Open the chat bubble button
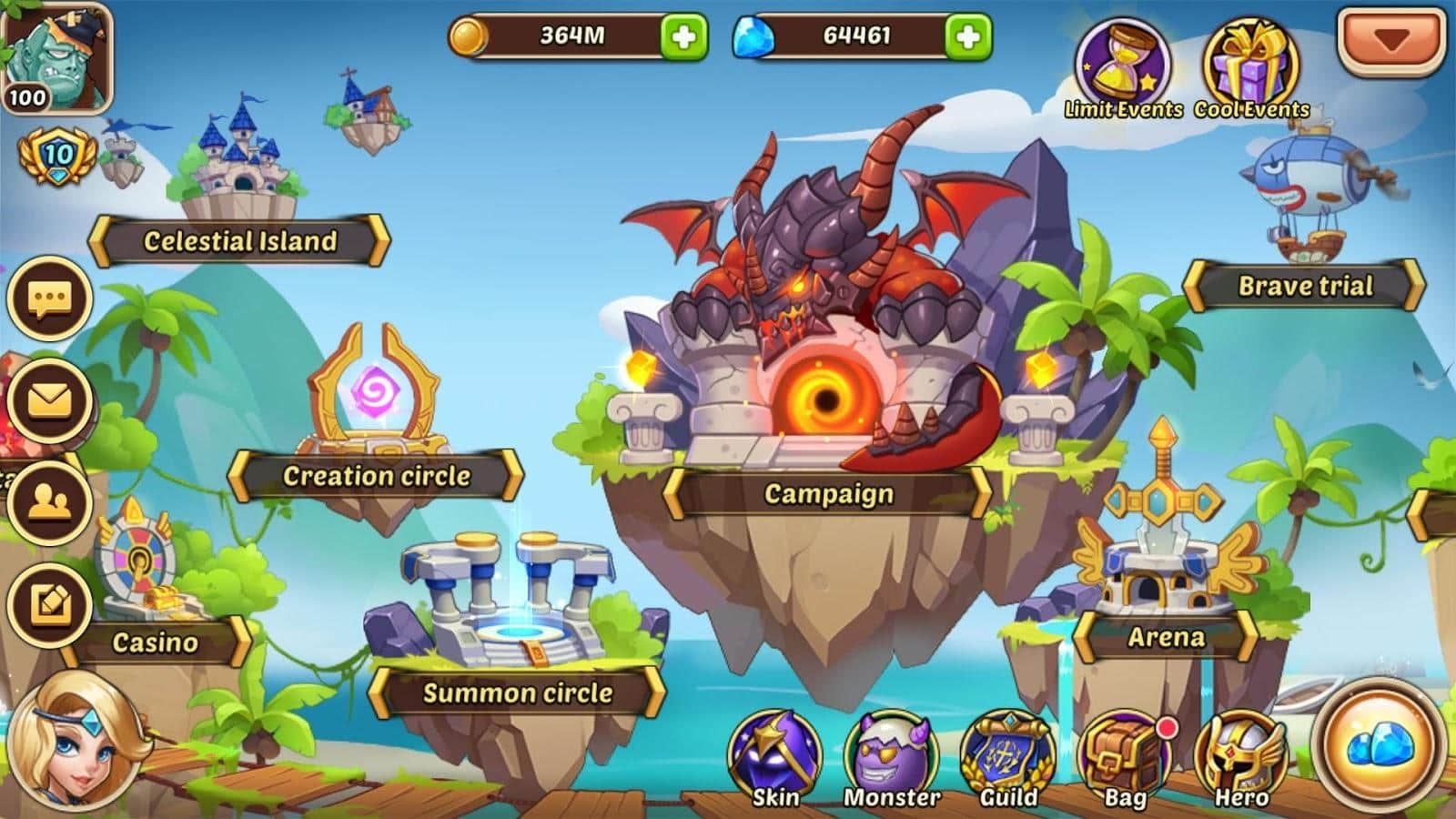 [50, 298]
